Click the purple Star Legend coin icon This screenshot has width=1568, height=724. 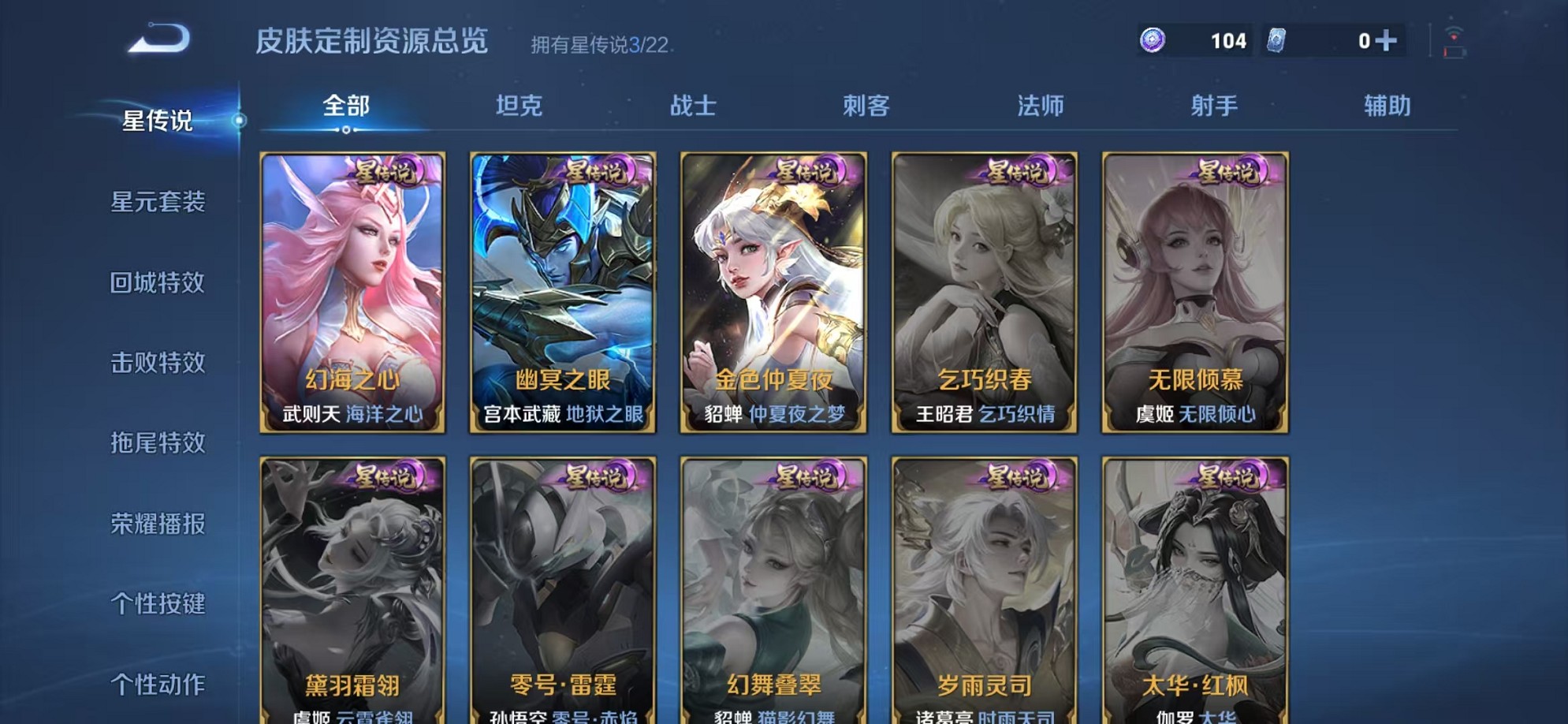coord(1154,39)
